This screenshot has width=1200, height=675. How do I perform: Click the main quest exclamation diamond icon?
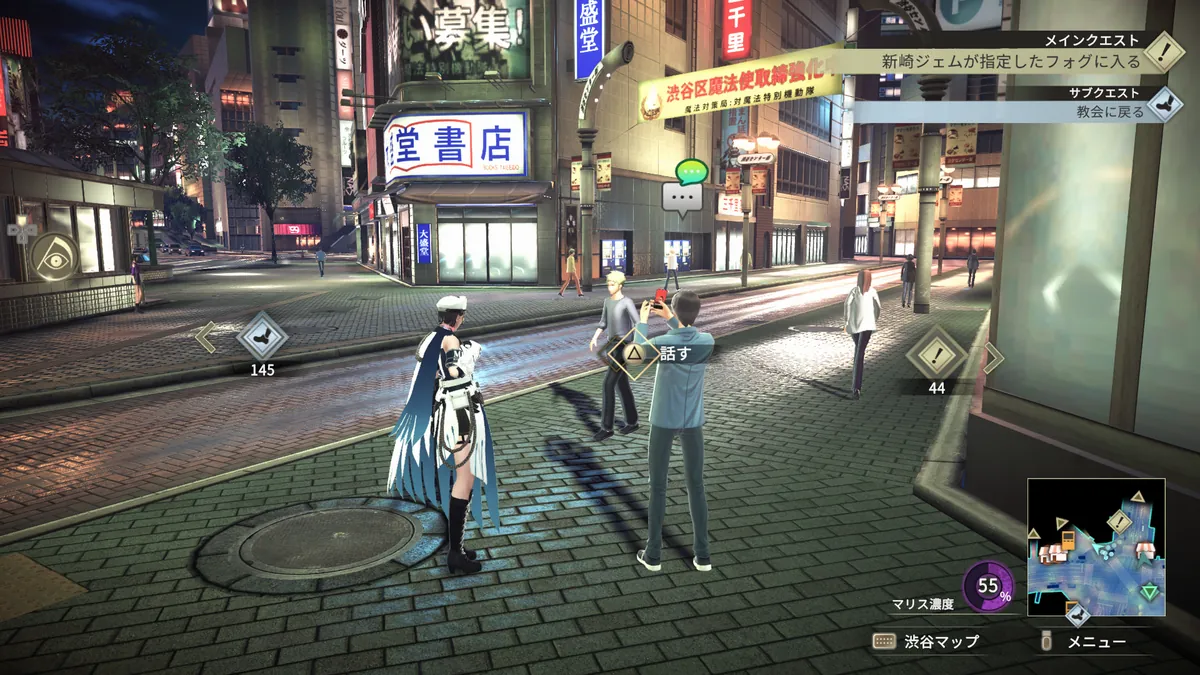pyautogui.click(x=1164, y=51)
